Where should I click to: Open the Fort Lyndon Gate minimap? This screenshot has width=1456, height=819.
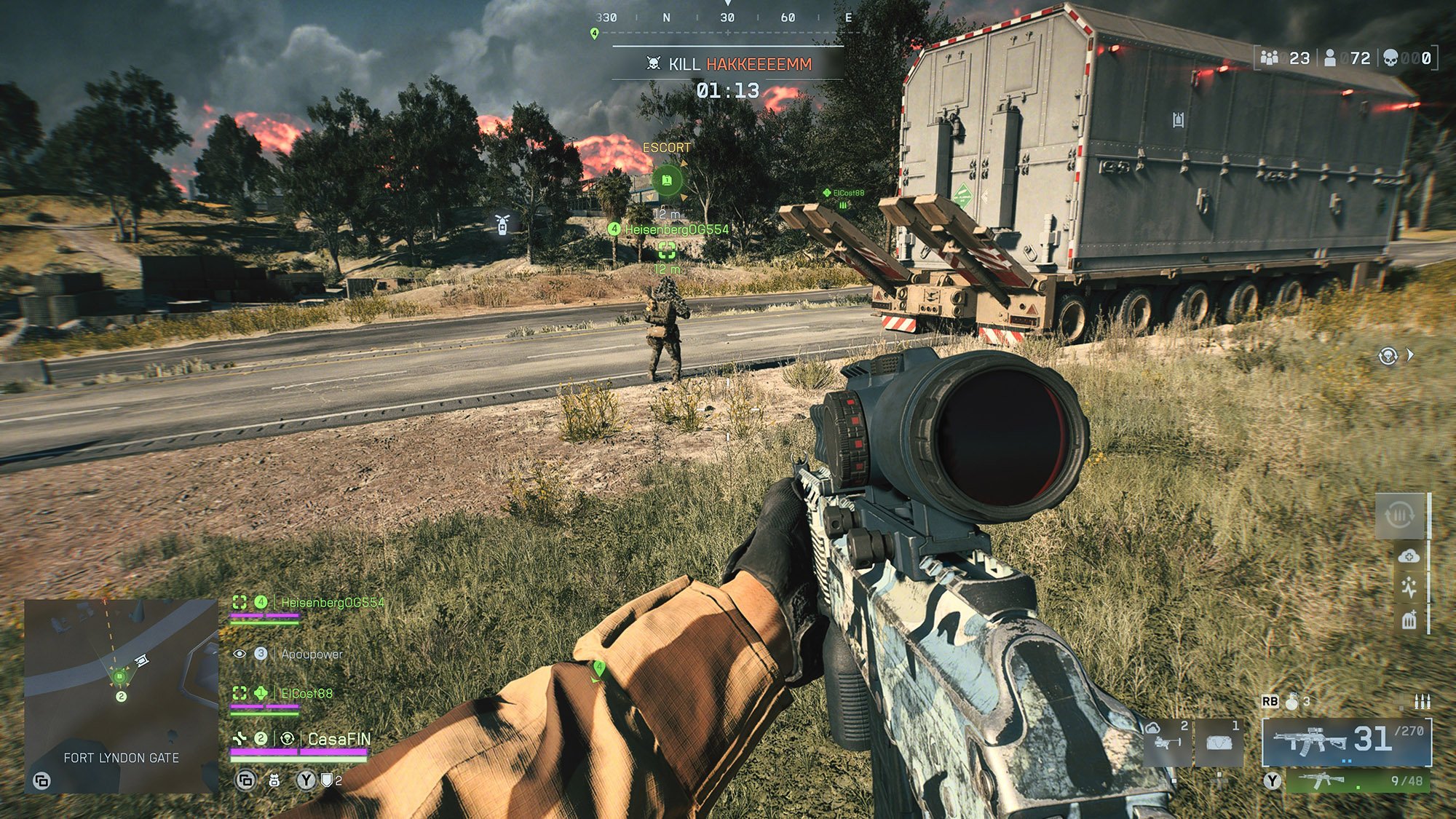(x=121, y=695)
